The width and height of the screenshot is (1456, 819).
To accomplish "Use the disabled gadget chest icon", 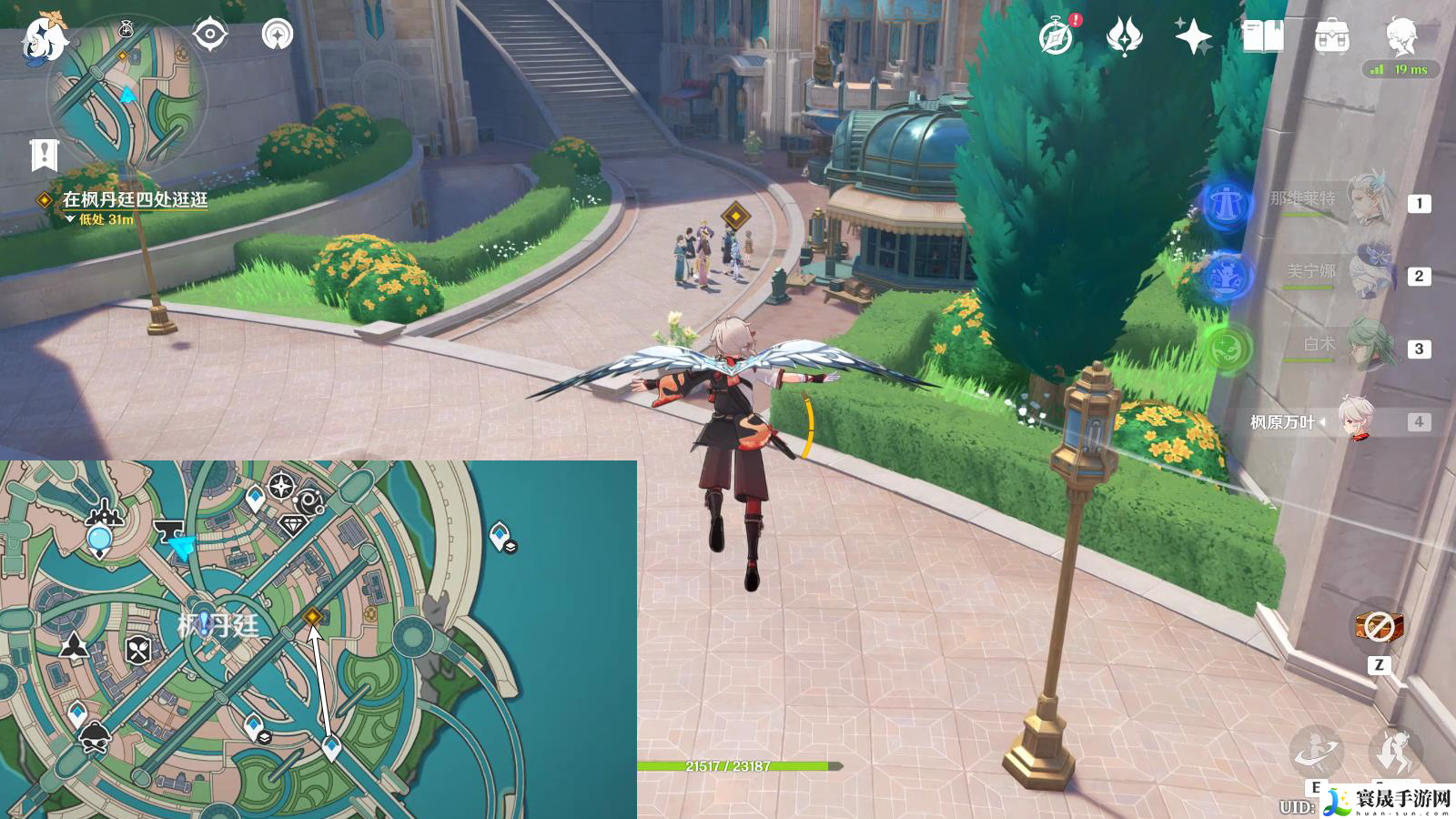I will pyautogui.click(x=1379, y=626).
